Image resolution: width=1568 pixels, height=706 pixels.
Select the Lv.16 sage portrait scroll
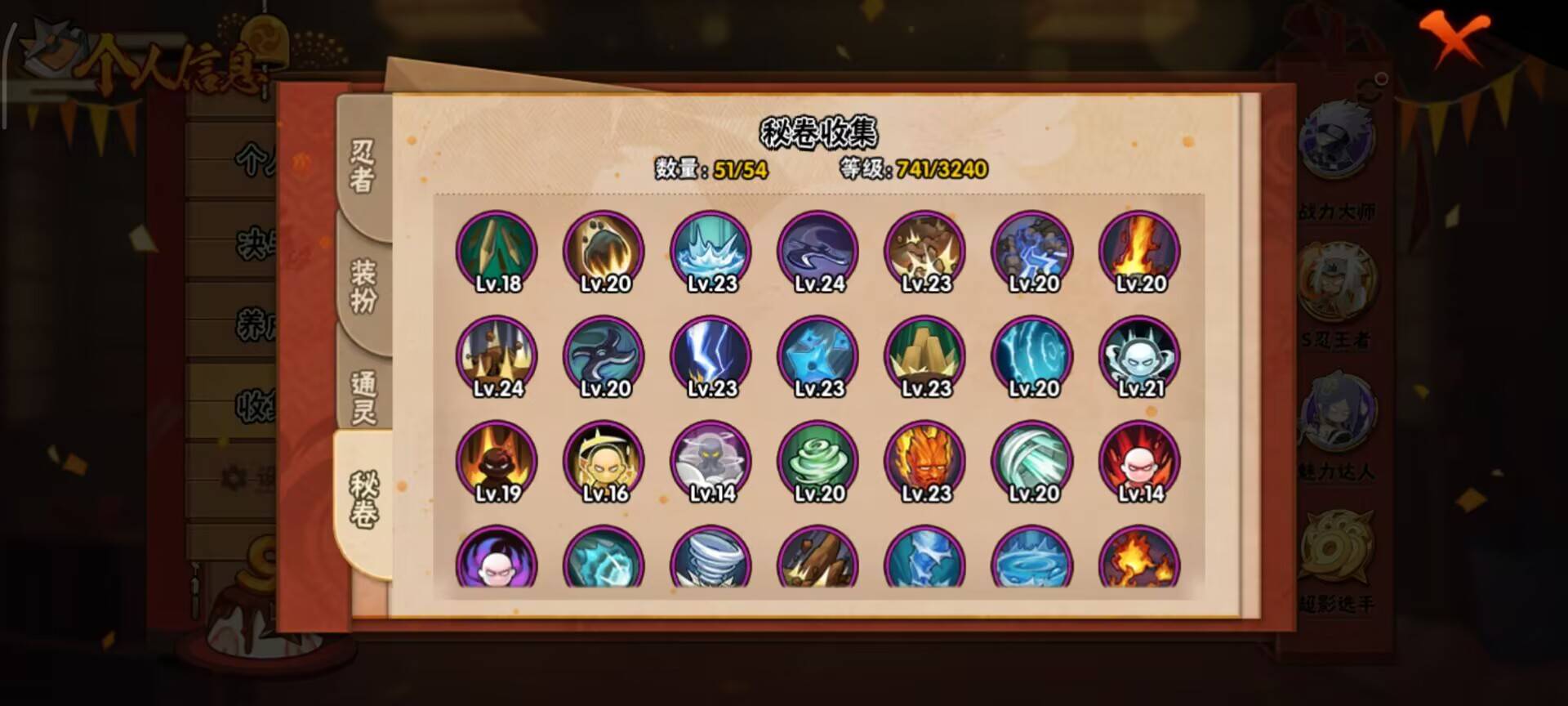(604, 460)
